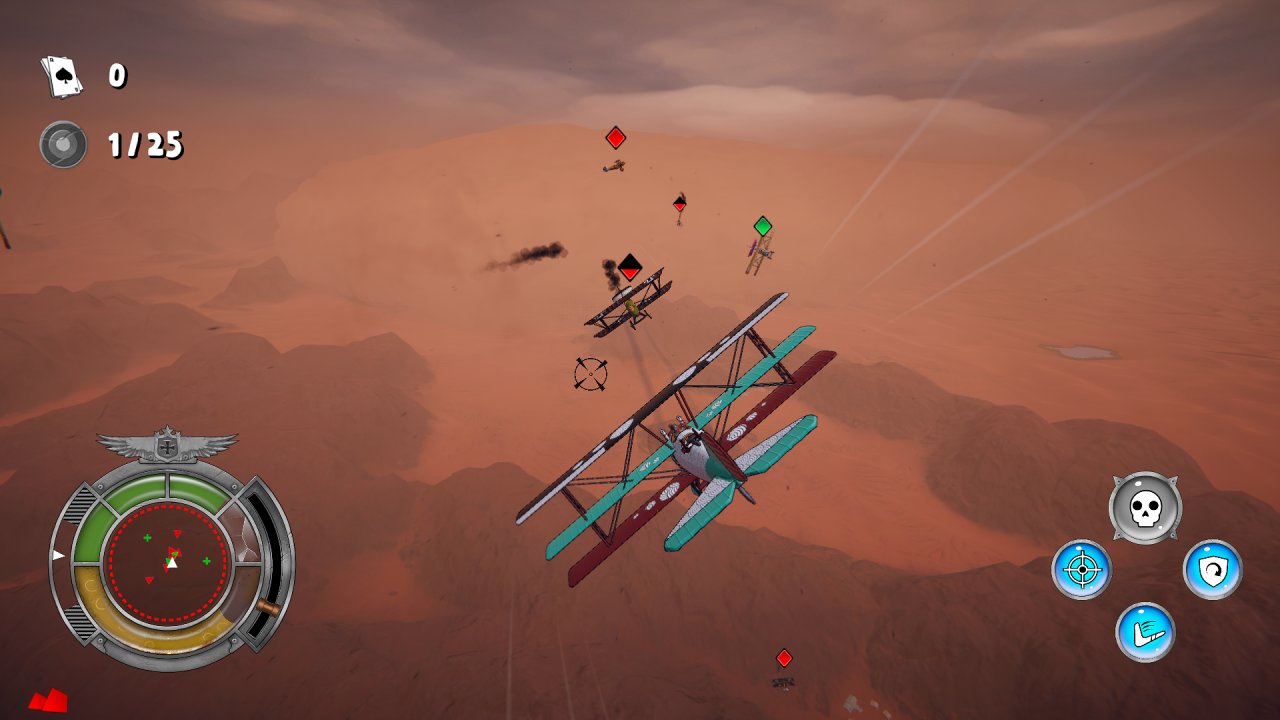Image resolution: width=1280 pixels, height=720 pixels.
Task: Select the green diamond ally marker
Action: pyautogui.click(x=762, y=227)
